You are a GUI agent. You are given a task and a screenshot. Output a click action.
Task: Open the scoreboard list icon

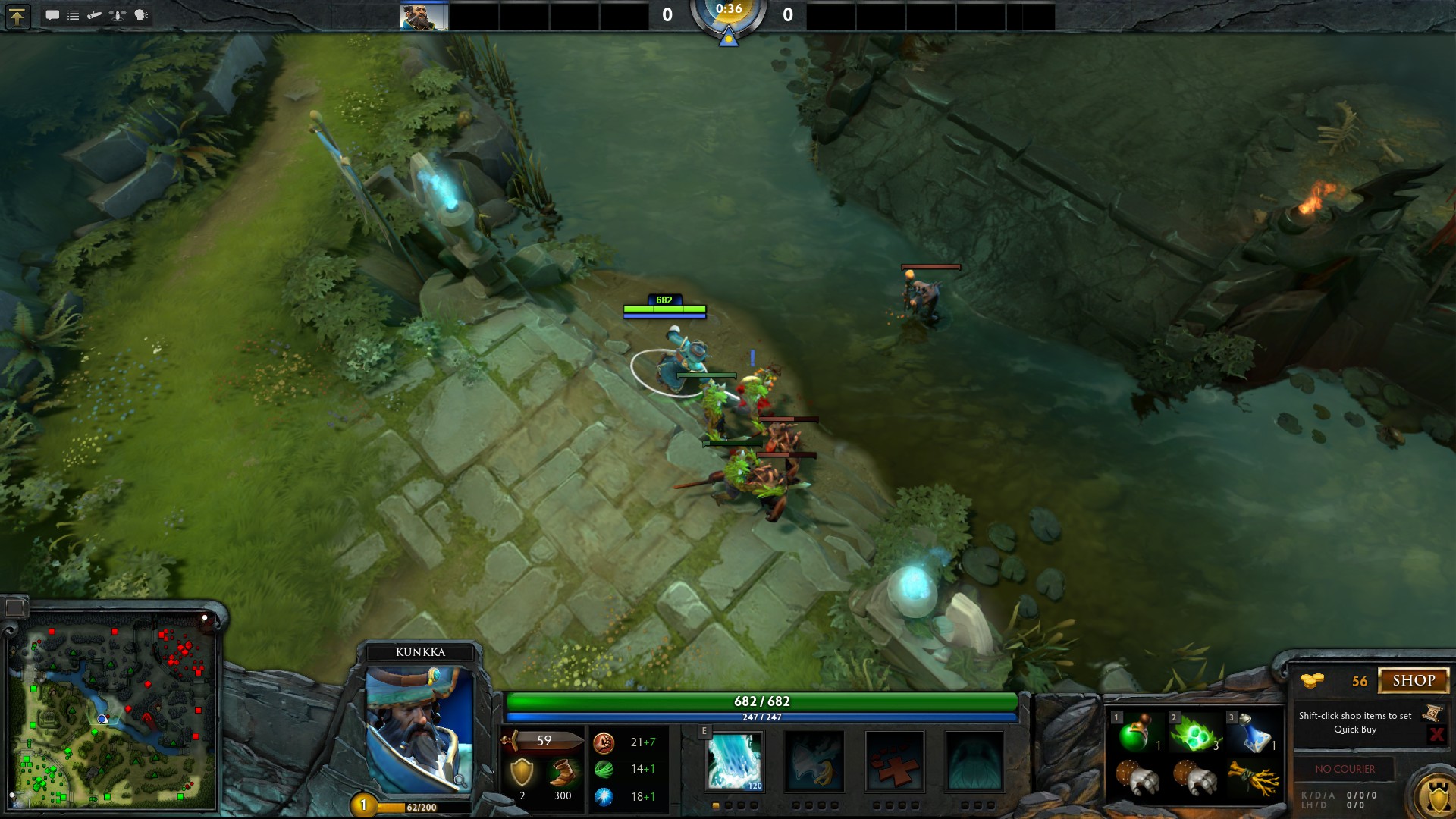tap(74, 15)
